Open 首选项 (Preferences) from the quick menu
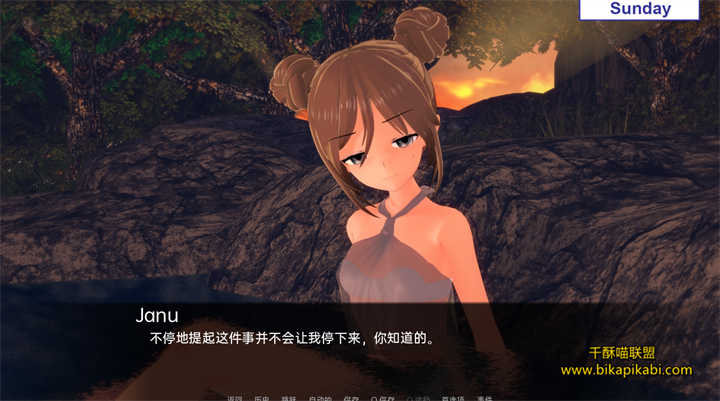Viewport: 720px width, 401px height. coord(452,398)
